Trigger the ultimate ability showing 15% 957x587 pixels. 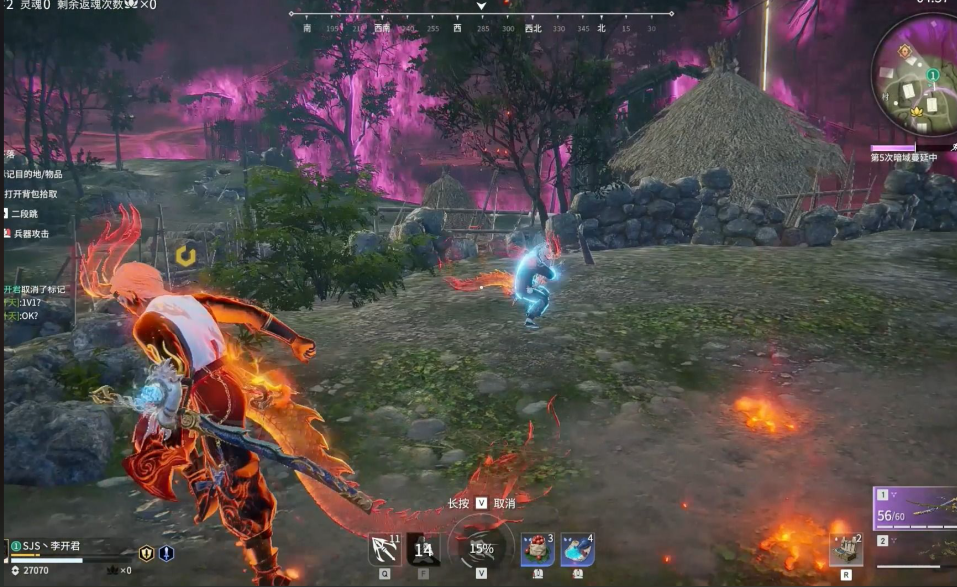coord(481,548)
